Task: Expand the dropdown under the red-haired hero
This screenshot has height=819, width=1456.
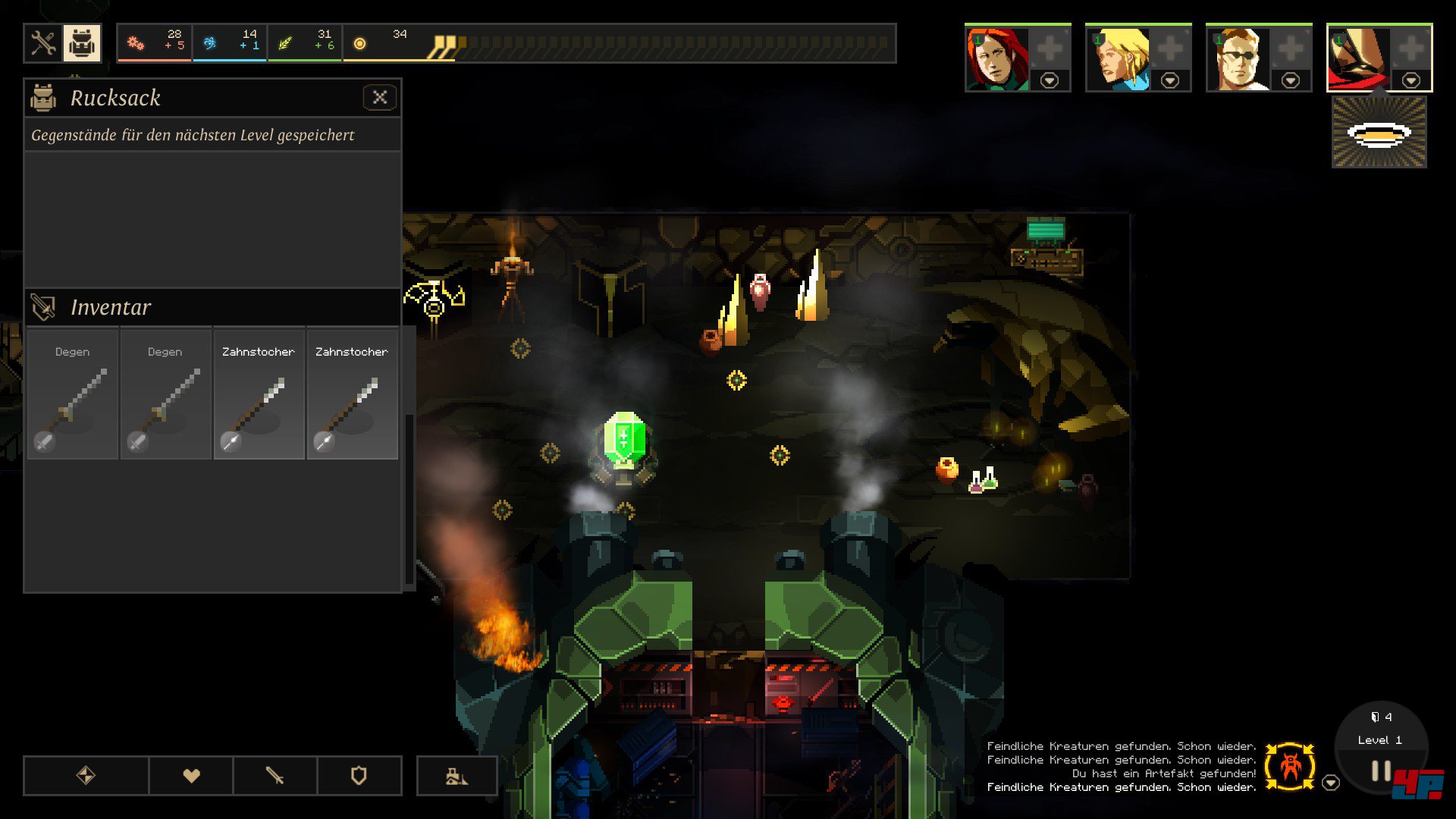Action: pos(1050,80)
